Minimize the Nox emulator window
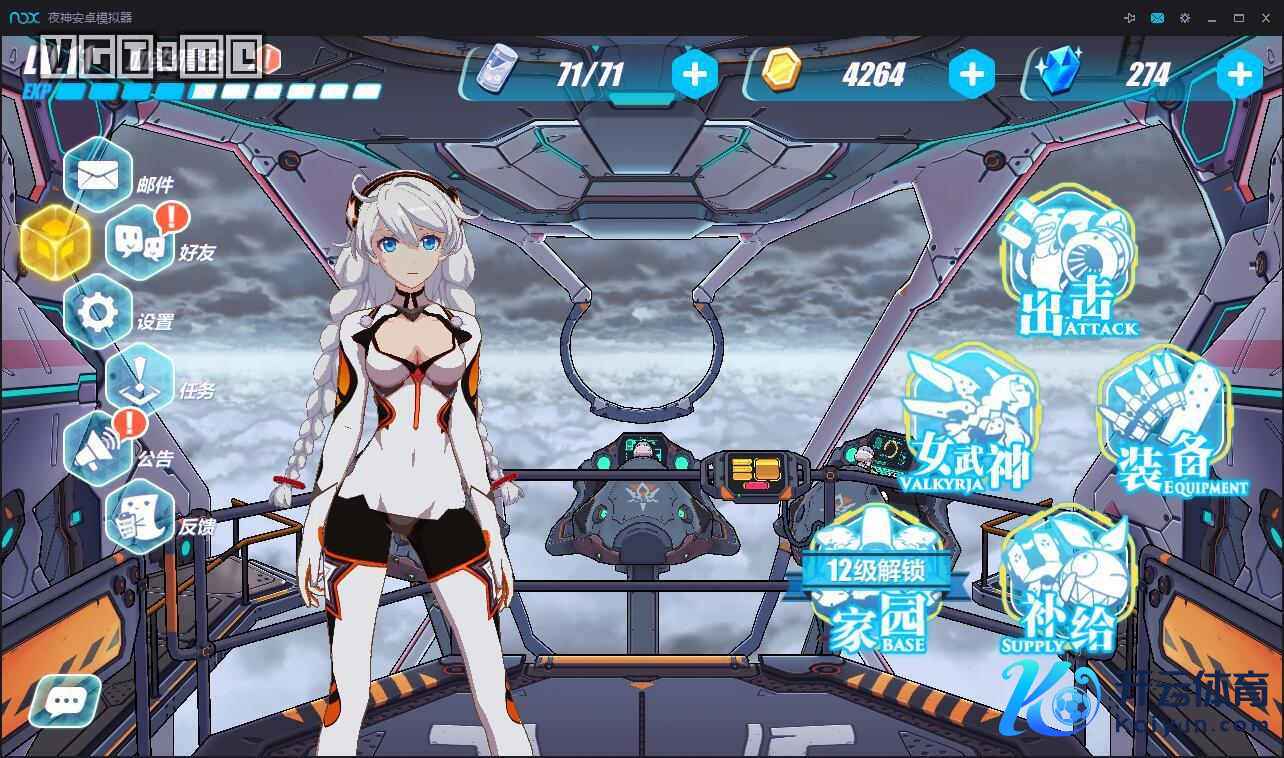Viewport: 1284px width, 758px height. [1212, 18]
